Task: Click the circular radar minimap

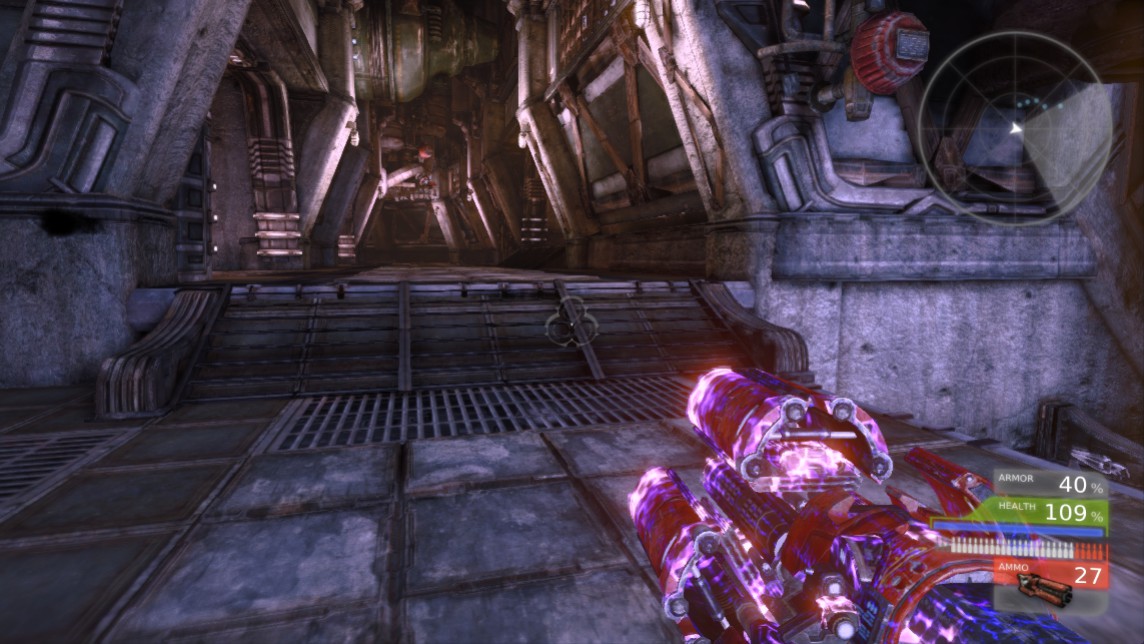Action: click(x=1014, y=127)
